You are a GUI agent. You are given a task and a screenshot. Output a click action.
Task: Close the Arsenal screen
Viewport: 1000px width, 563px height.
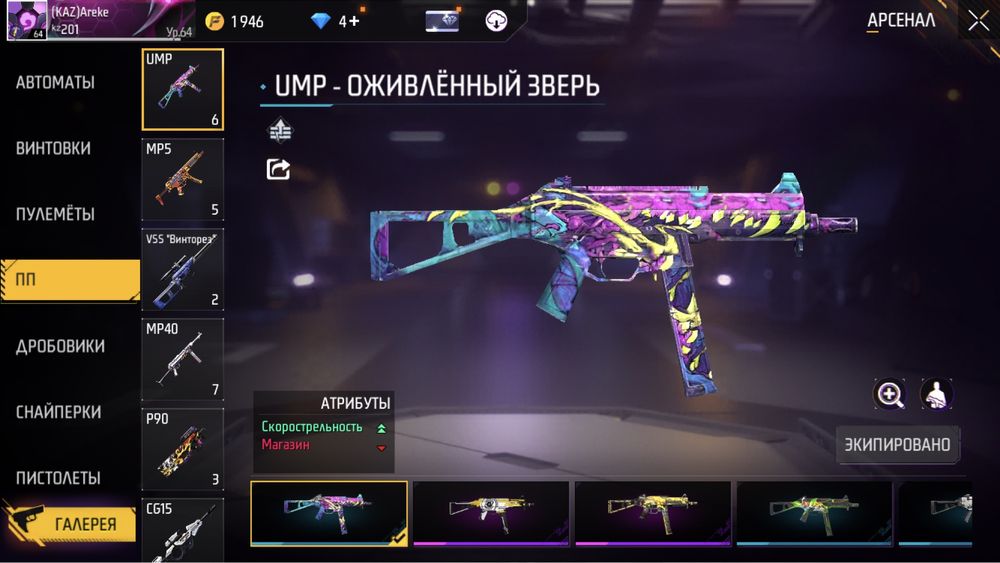(977, 20)
